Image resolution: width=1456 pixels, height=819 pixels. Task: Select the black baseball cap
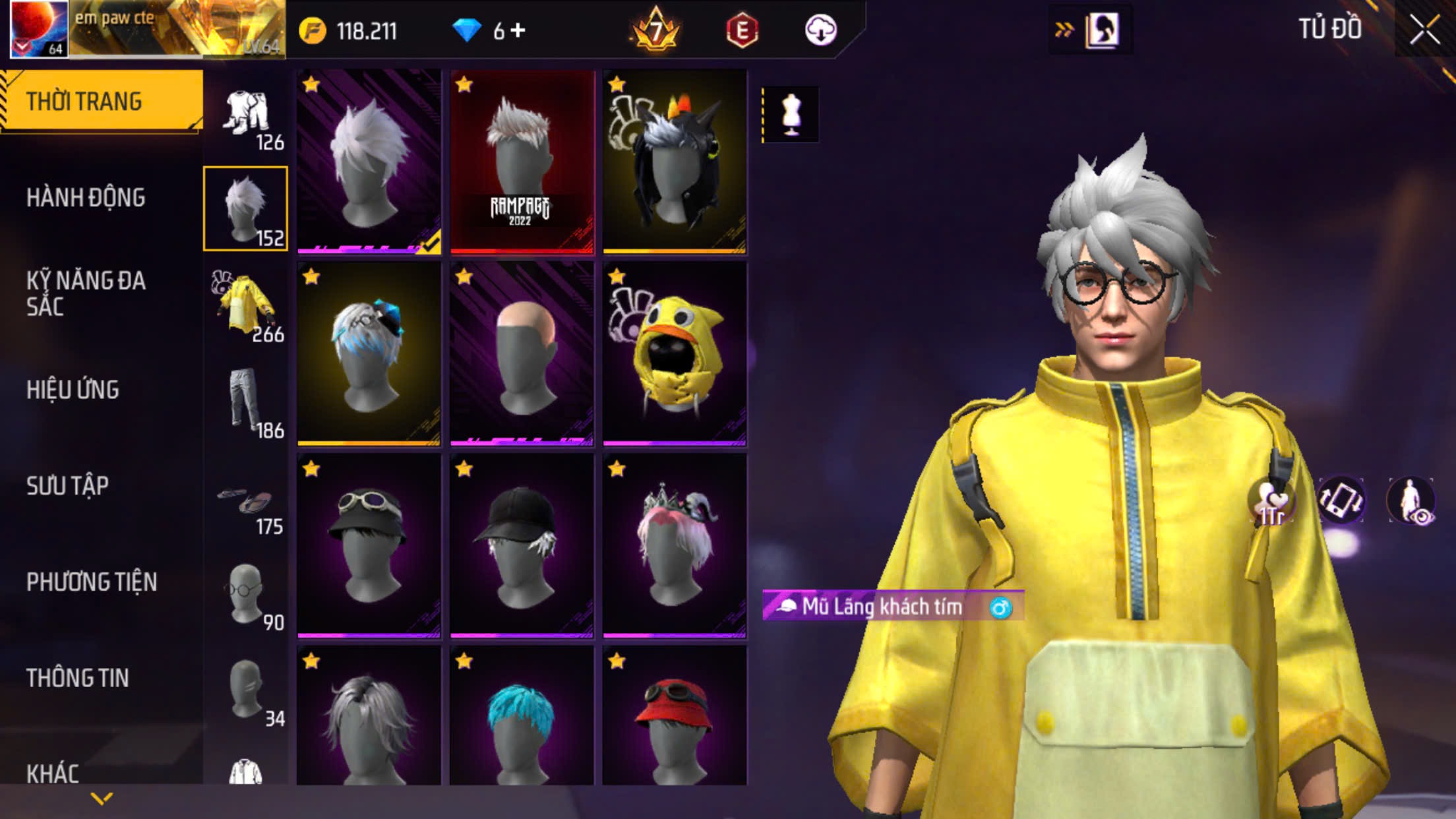522,546
